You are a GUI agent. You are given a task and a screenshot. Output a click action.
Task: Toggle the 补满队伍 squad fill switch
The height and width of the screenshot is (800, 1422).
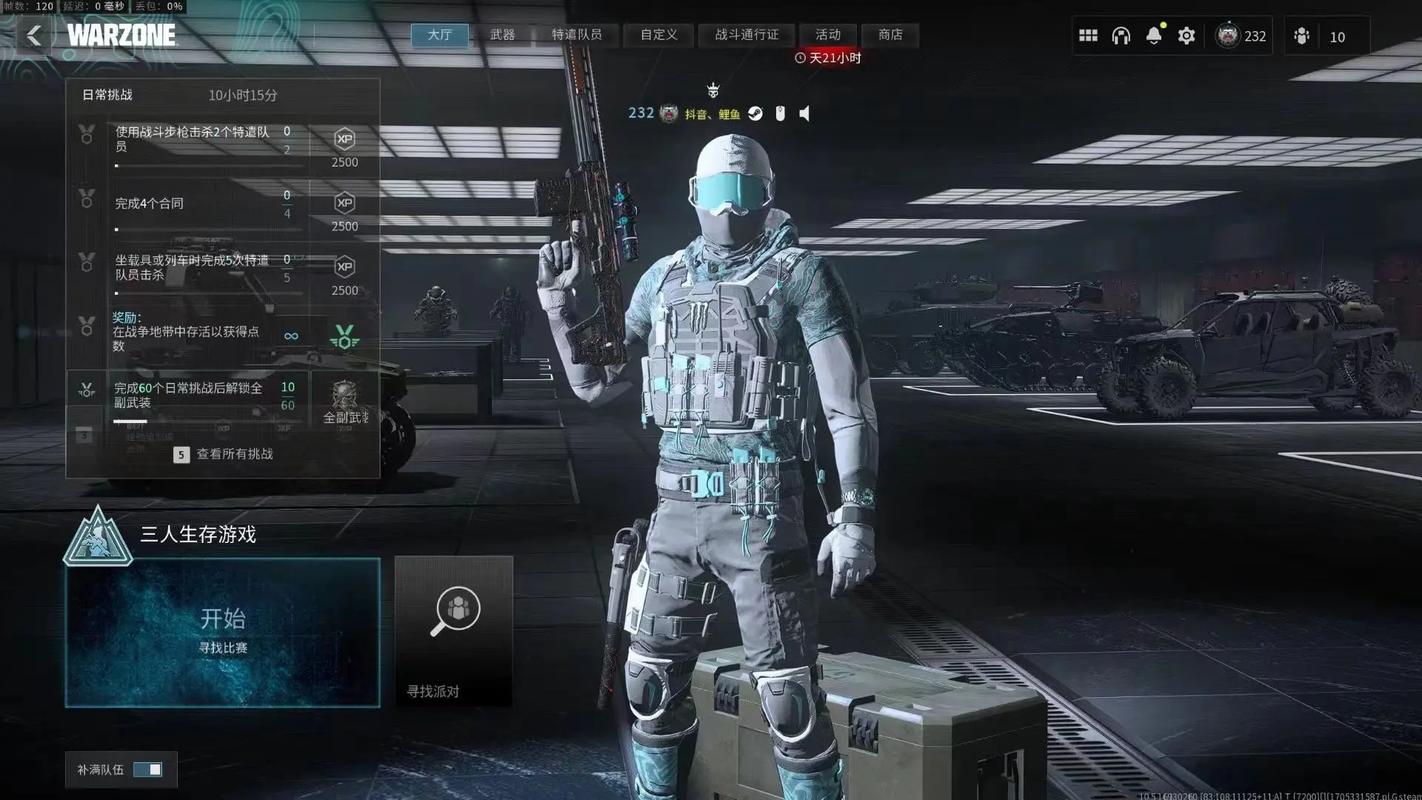[x=147, y=770]
